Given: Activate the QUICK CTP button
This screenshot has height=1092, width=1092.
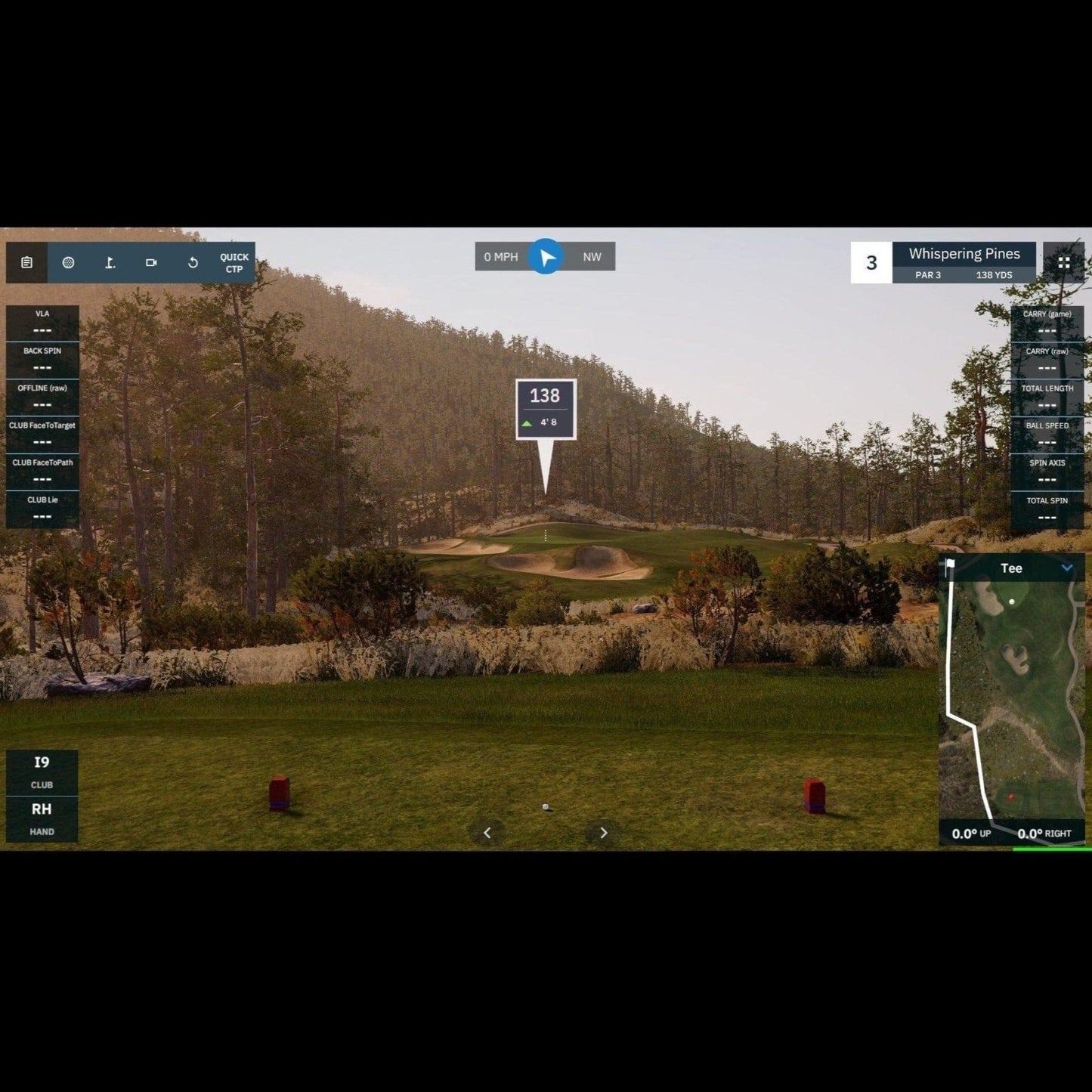Looking at the screenshot, I should (234, 263).
